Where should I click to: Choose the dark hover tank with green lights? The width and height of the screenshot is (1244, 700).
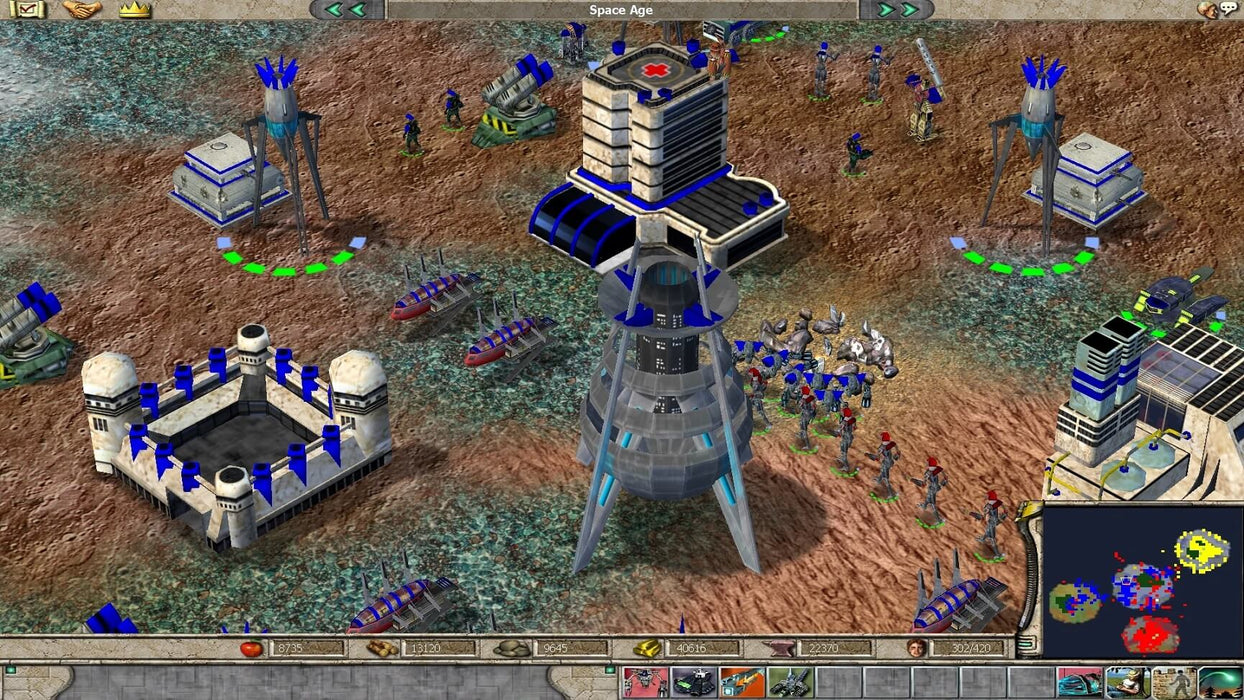[692, 683]
